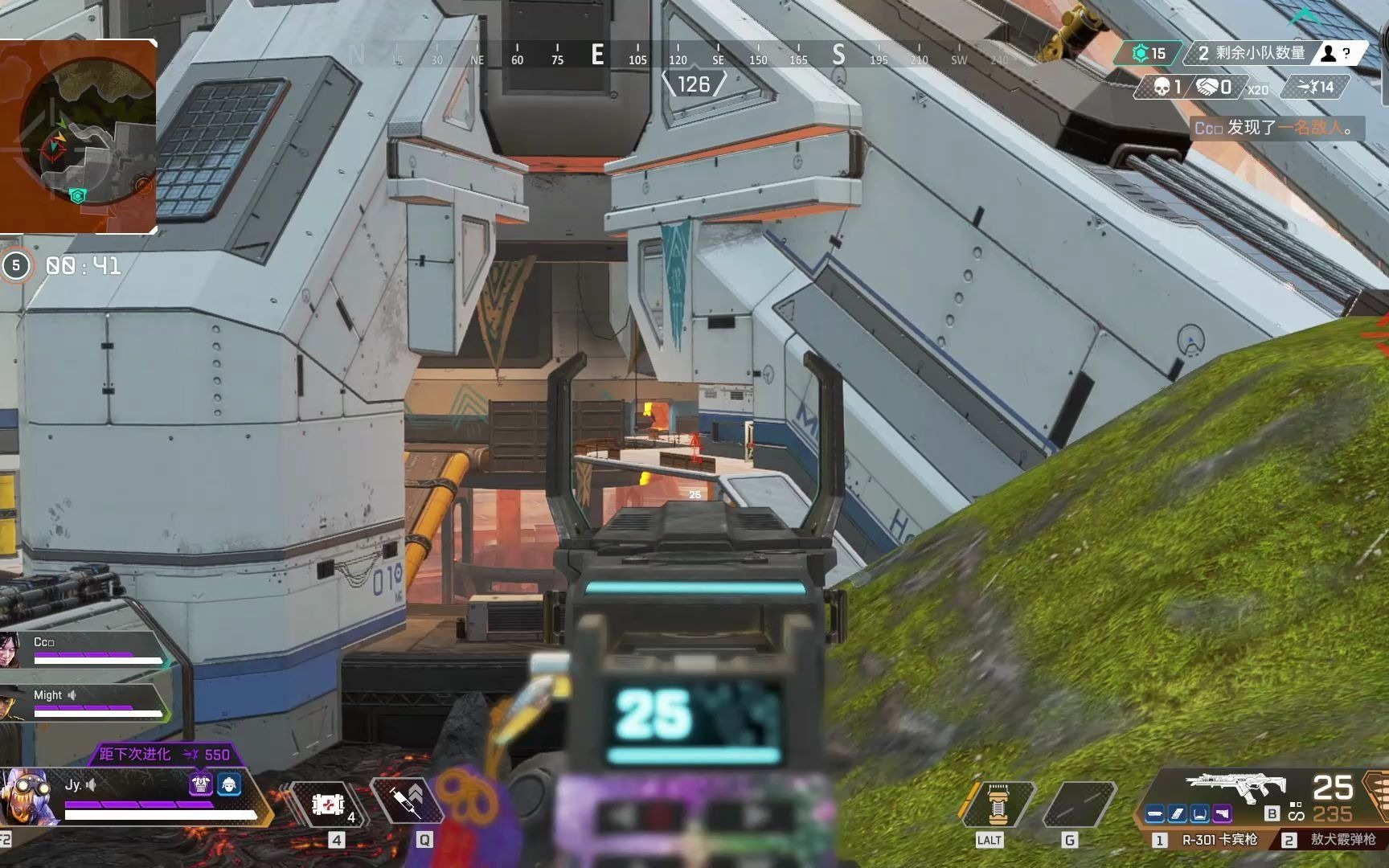The image size is (1389, 868).
Task: Click the Octane player portrait
Action: [x=30, y=796]
